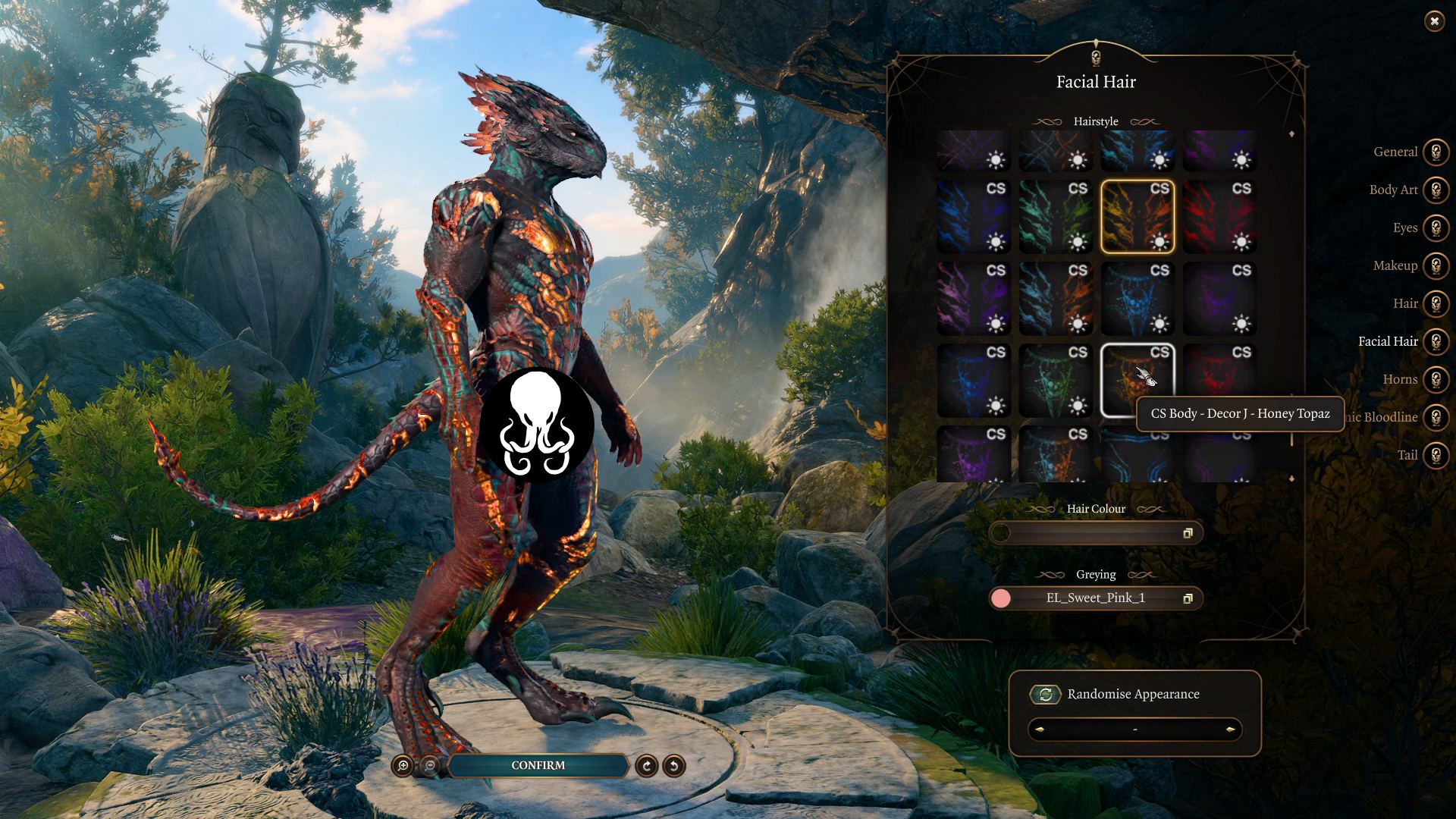
Task: Select the Honey Topaz Decor J tile
Action: pyautogui.click(x=1137, y=380)
